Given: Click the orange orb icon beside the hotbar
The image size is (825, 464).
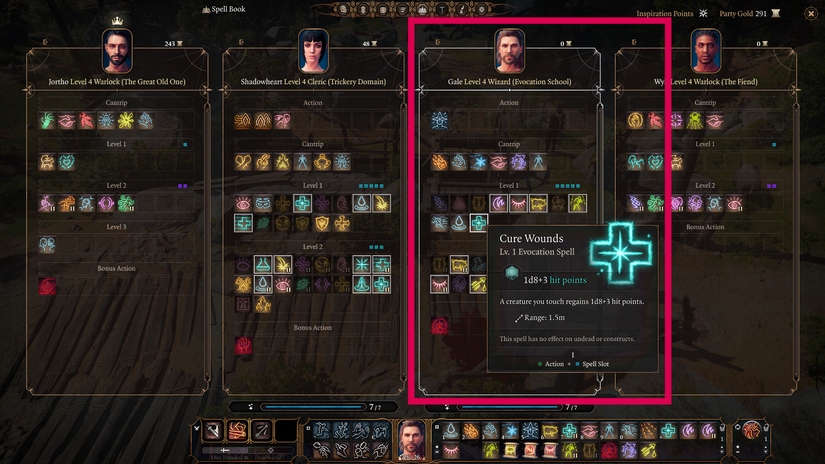Looking at the screenshot, I should (x=750, y=431).
